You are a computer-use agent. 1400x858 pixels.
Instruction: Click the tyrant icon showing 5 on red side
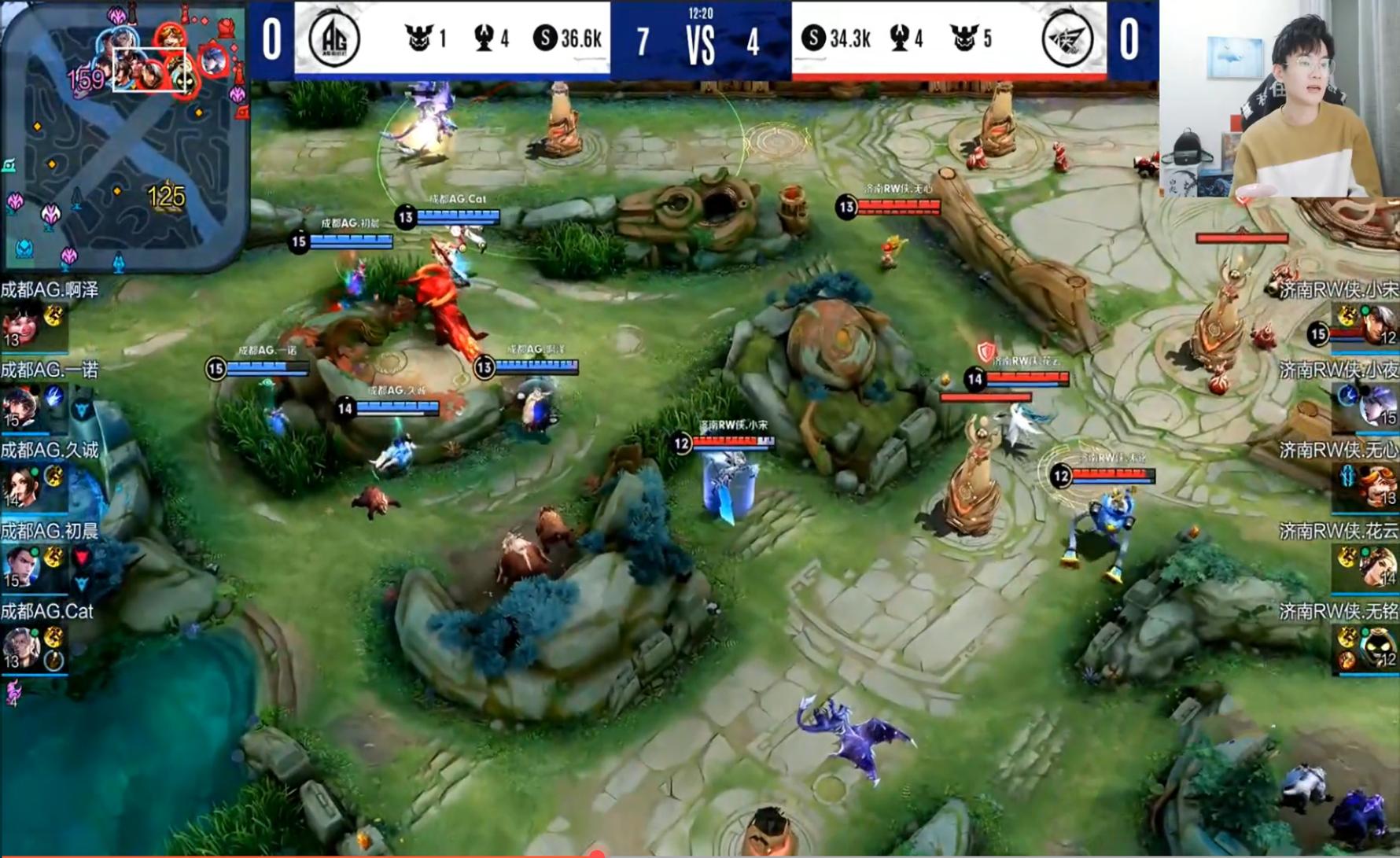pyautogui.click(x=966, y=35)
